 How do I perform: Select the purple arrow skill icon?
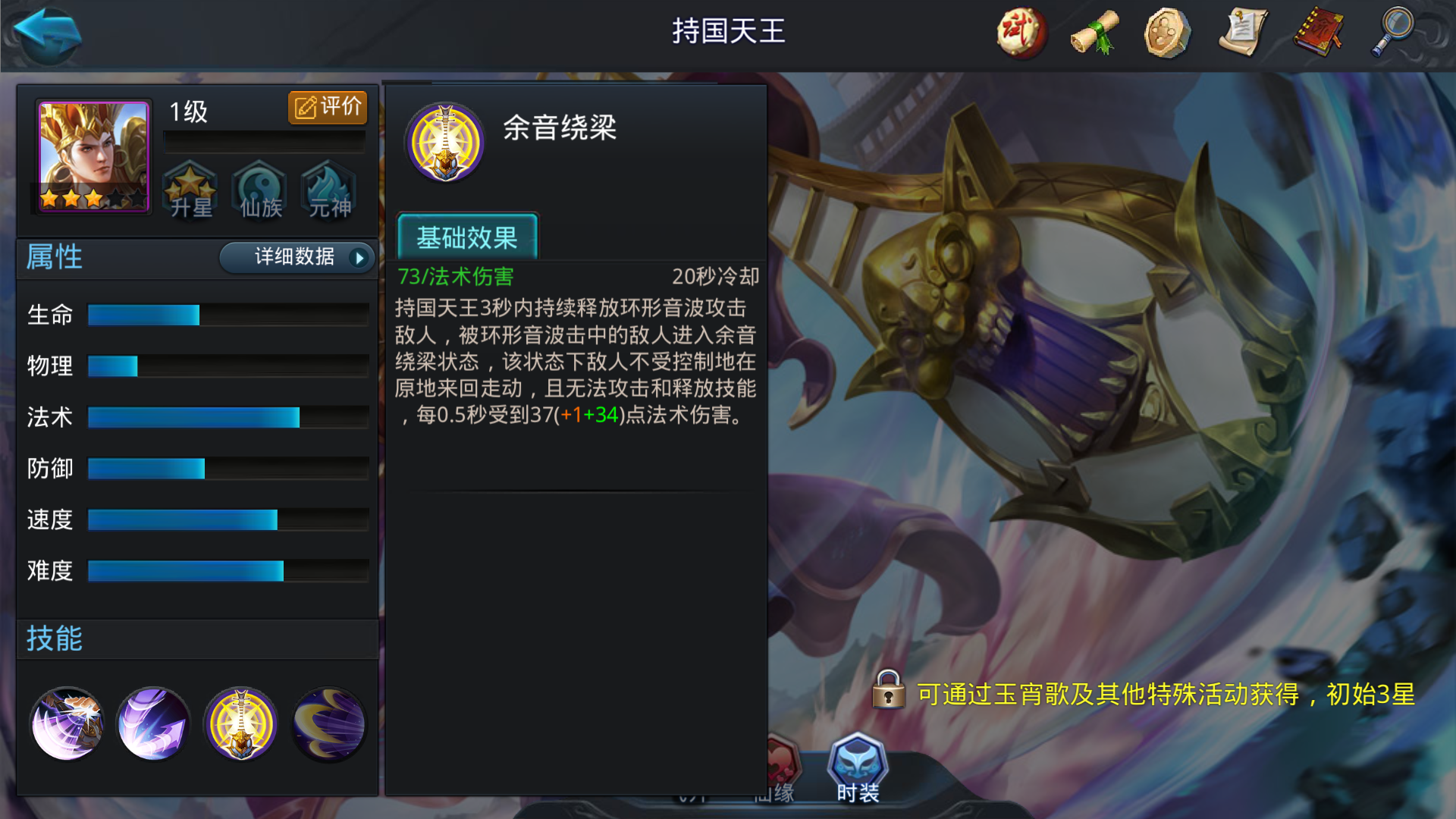[x=152, y=724]
